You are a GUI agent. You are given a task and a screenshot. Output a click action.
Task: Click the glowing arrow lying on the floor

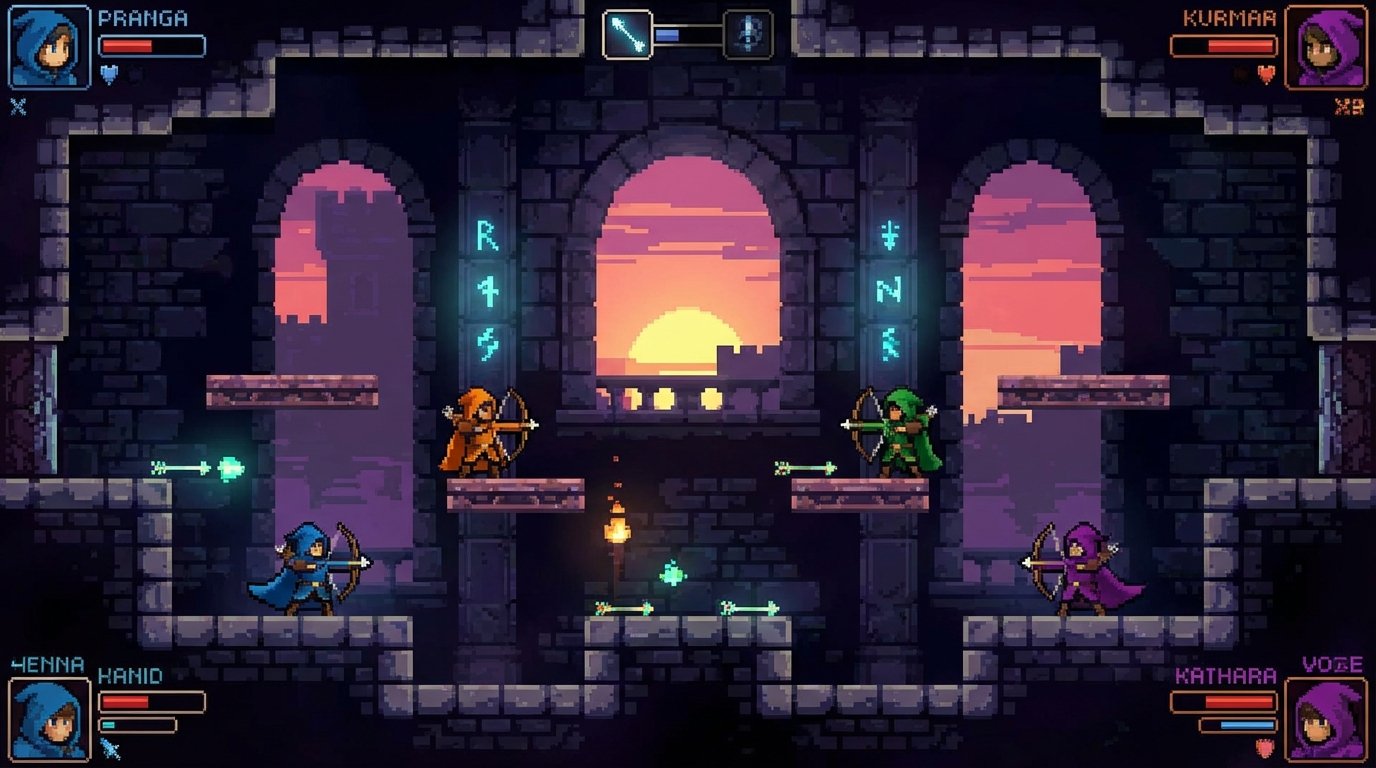[625, 606]
